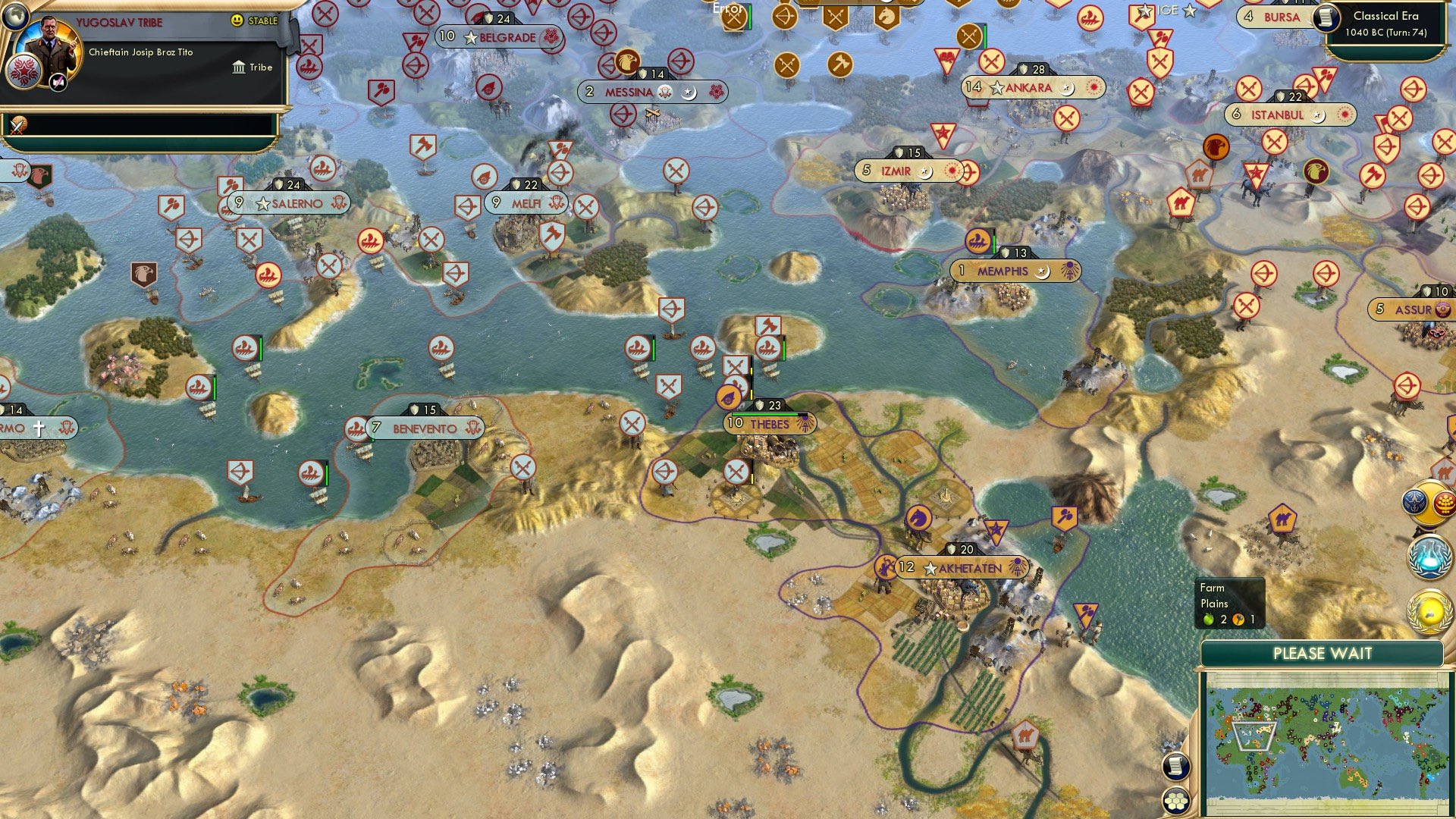Open the notification log scroll near the minimap

[1175, 767]
